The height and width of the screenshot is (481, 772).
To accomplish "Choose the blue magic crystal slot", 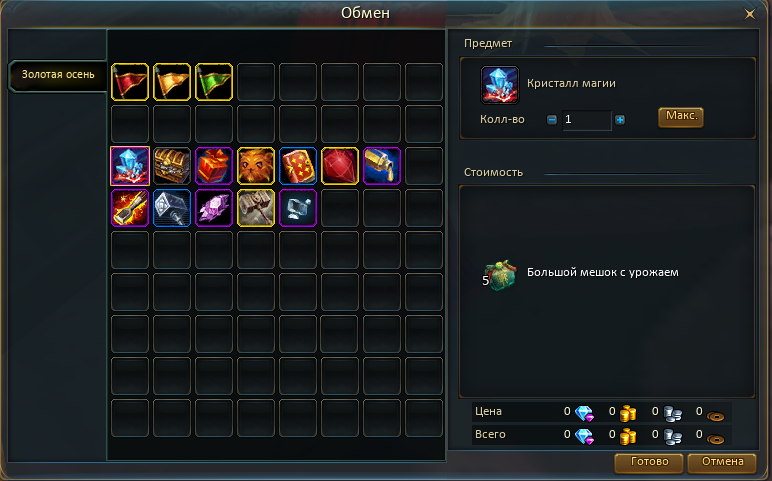I will (x=130, y=166).
